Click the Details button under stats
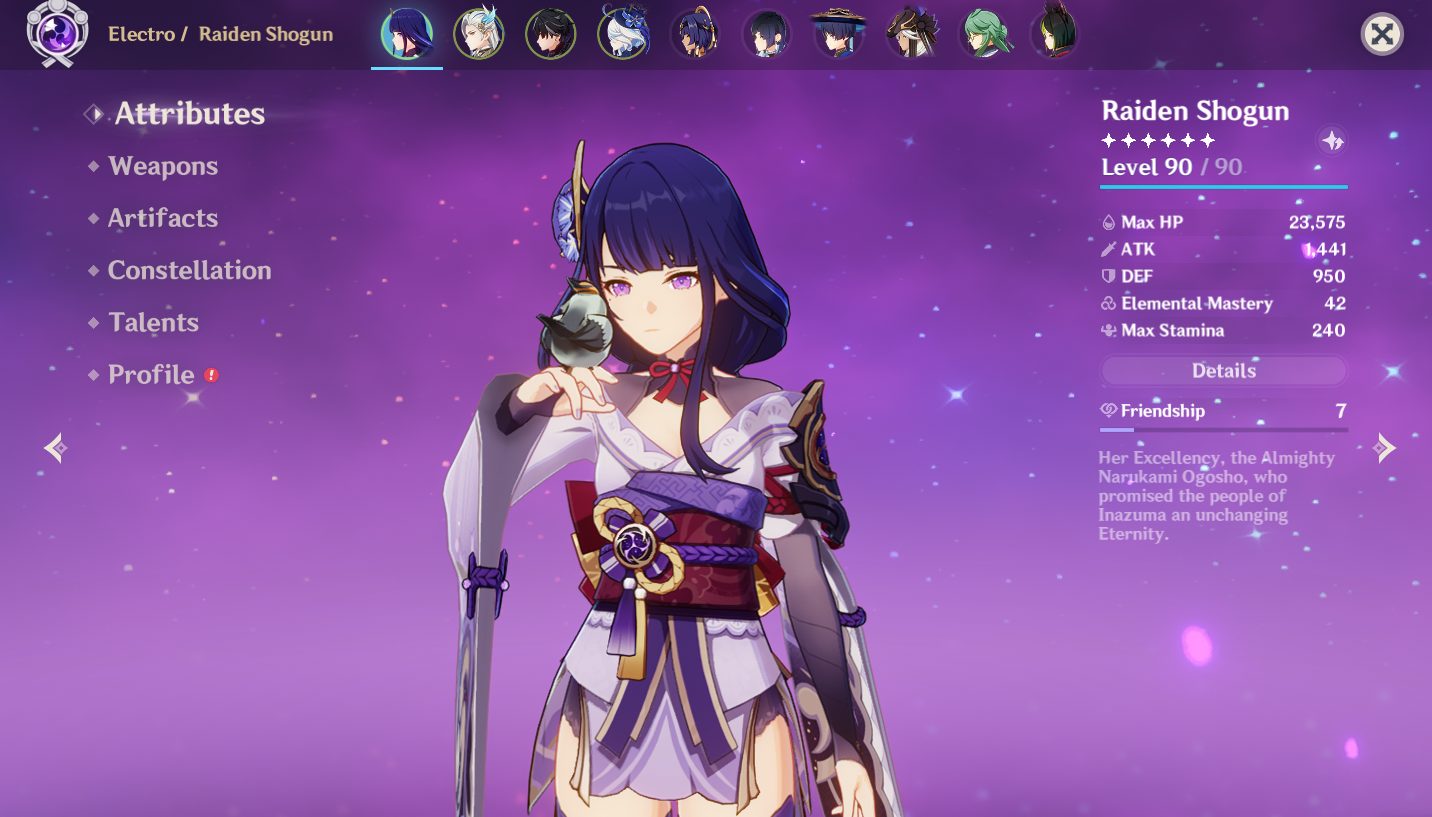This screenshot has width=1432, height=817. (x=1223, y=371)
